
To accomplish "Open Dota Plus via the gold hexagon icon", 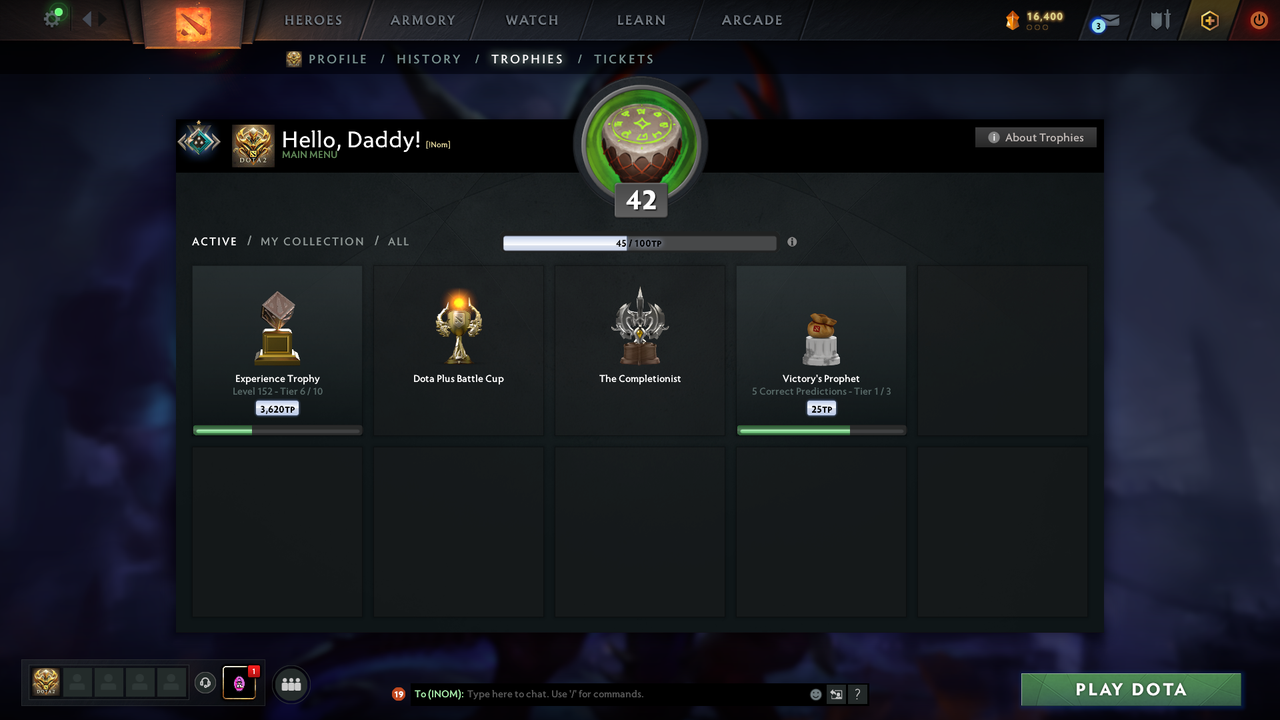I will coord(1209,19).
